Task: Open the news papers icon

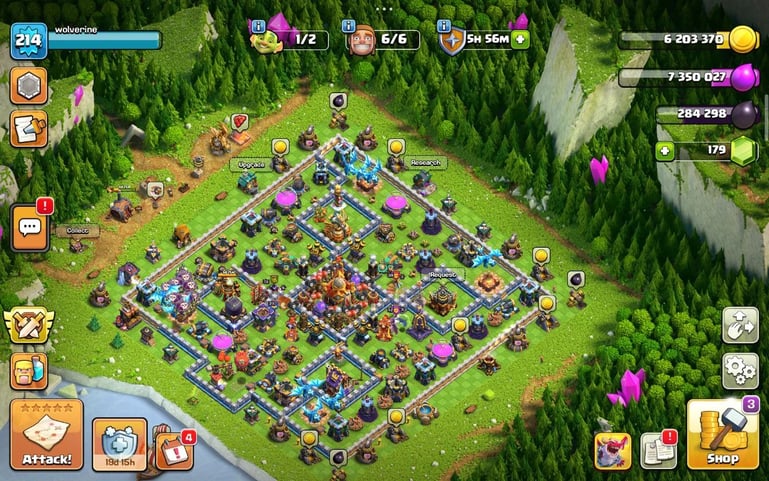Action: click(x=658, y=451)
